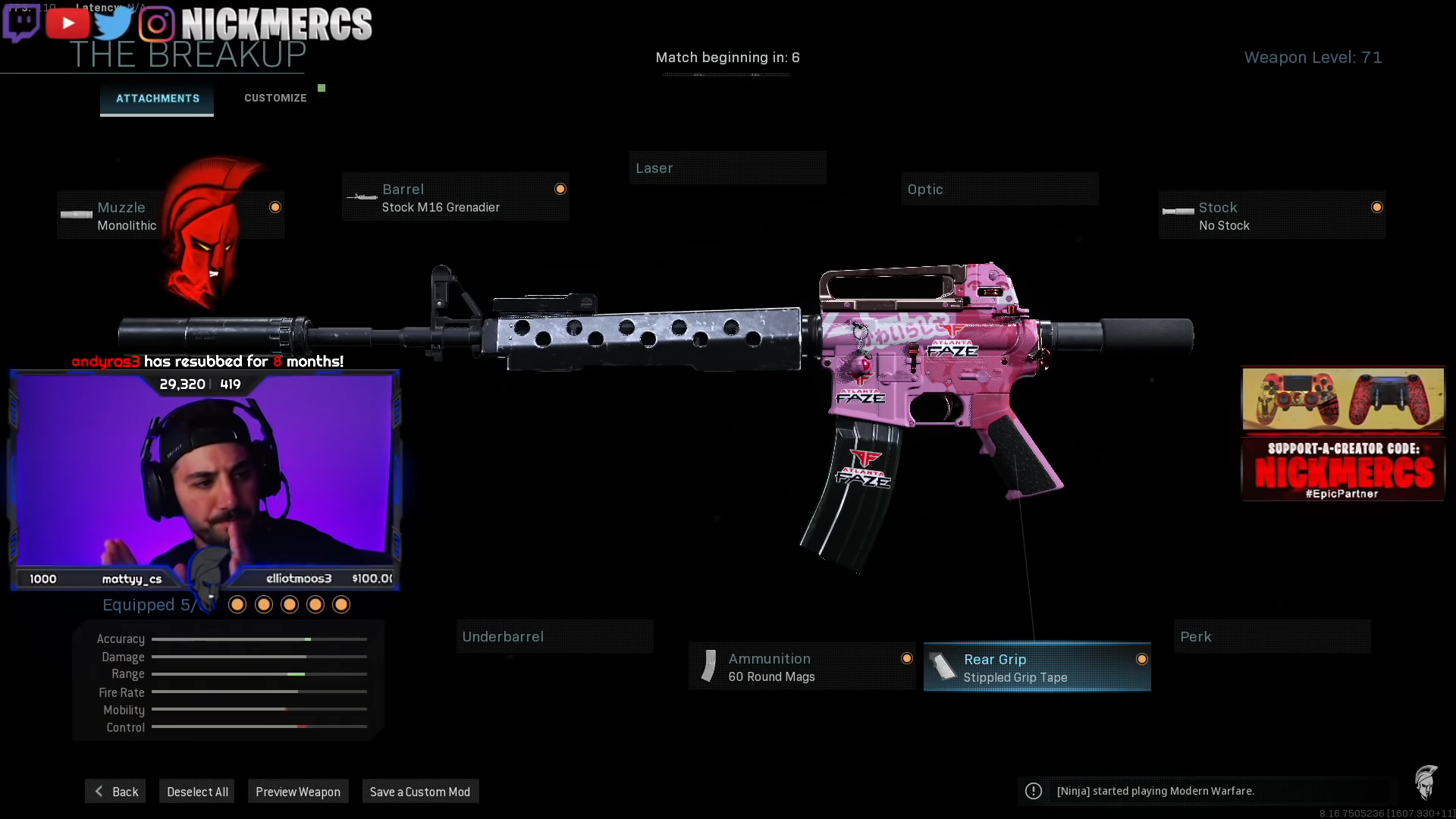This screenshot has width=1456, height=819.
Task: Click the Save a Custom Mod button
Action: (x=419, y=791)
